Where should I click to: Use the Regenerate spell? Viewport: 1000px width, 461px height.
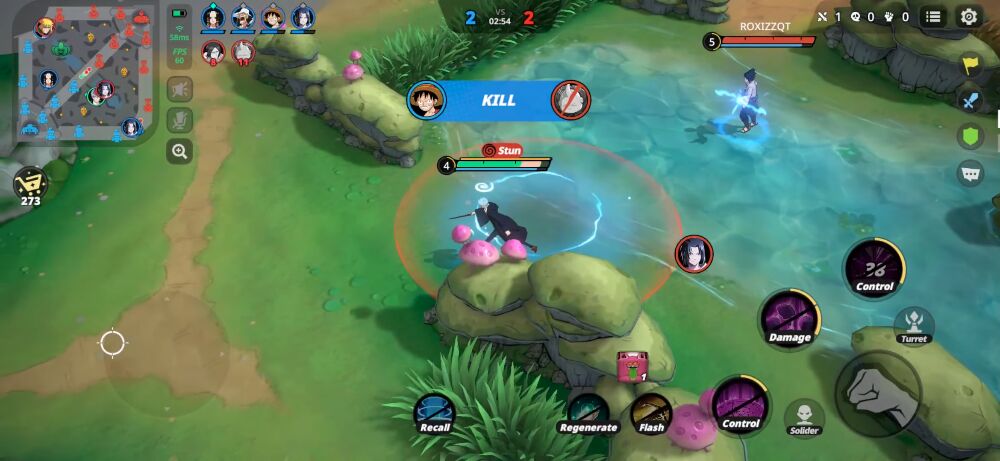588,411
